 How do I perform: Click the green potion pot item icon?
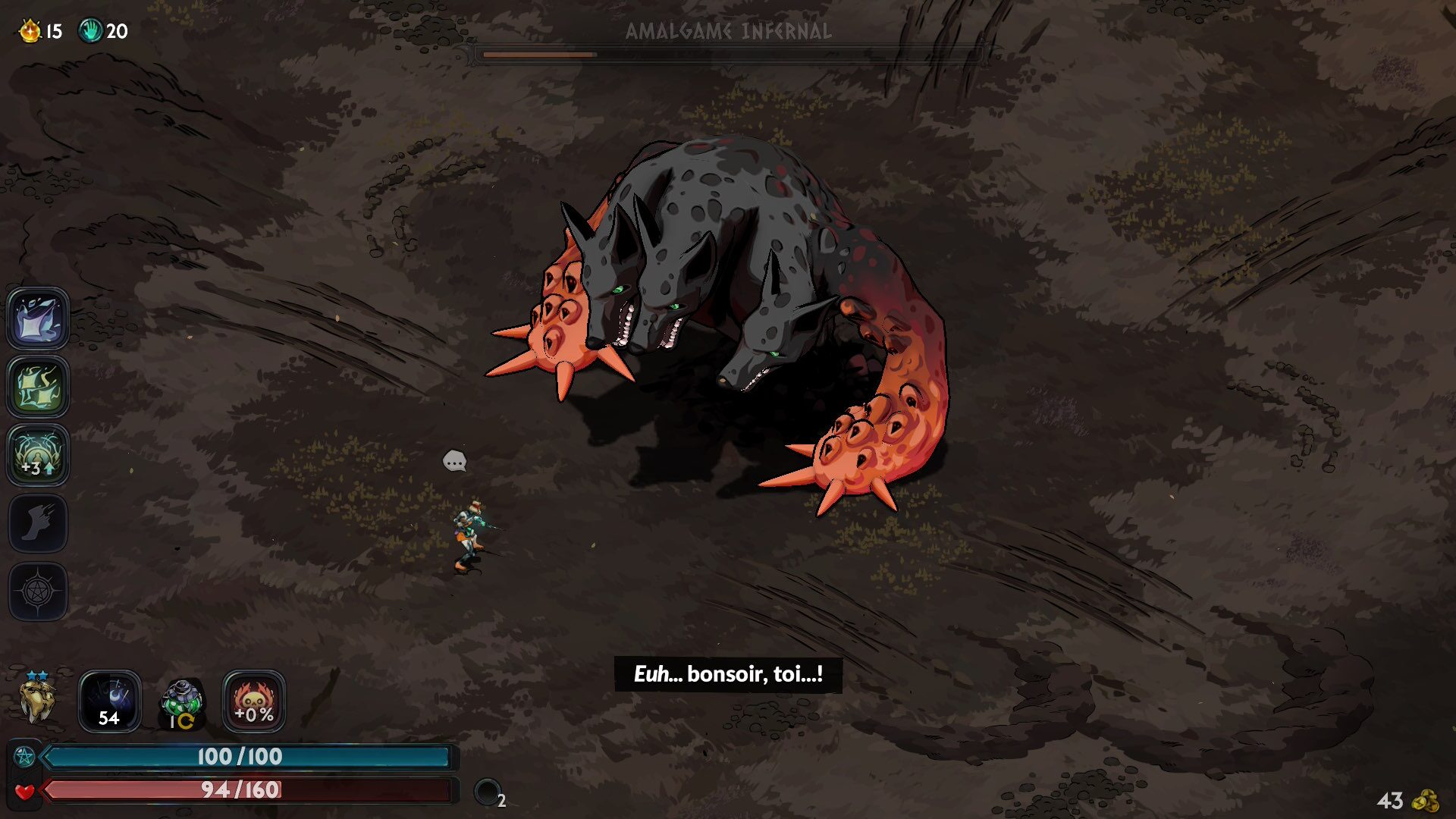click(182, 702)
